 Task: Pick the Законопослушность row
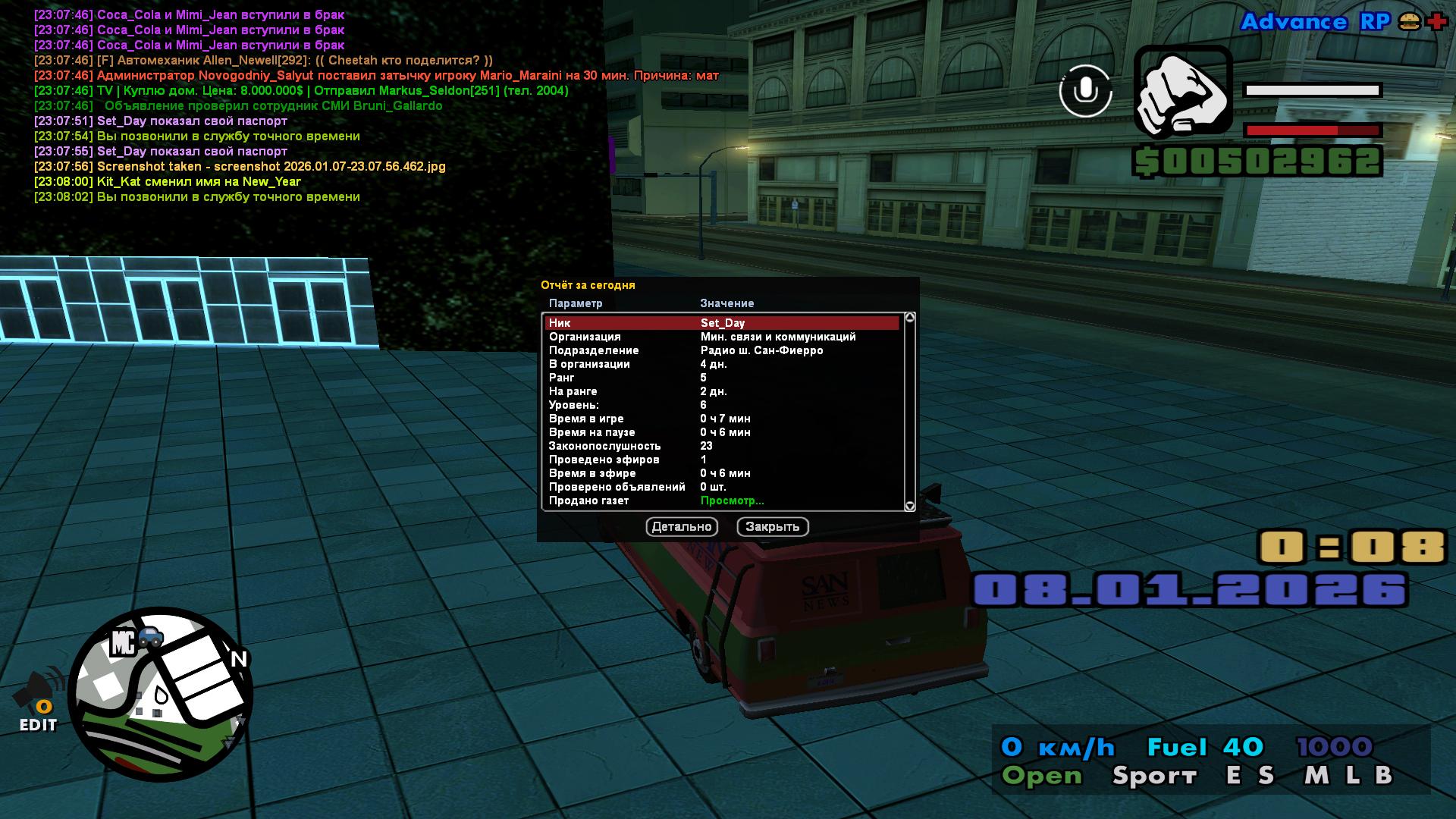click(x=722, y=446)
